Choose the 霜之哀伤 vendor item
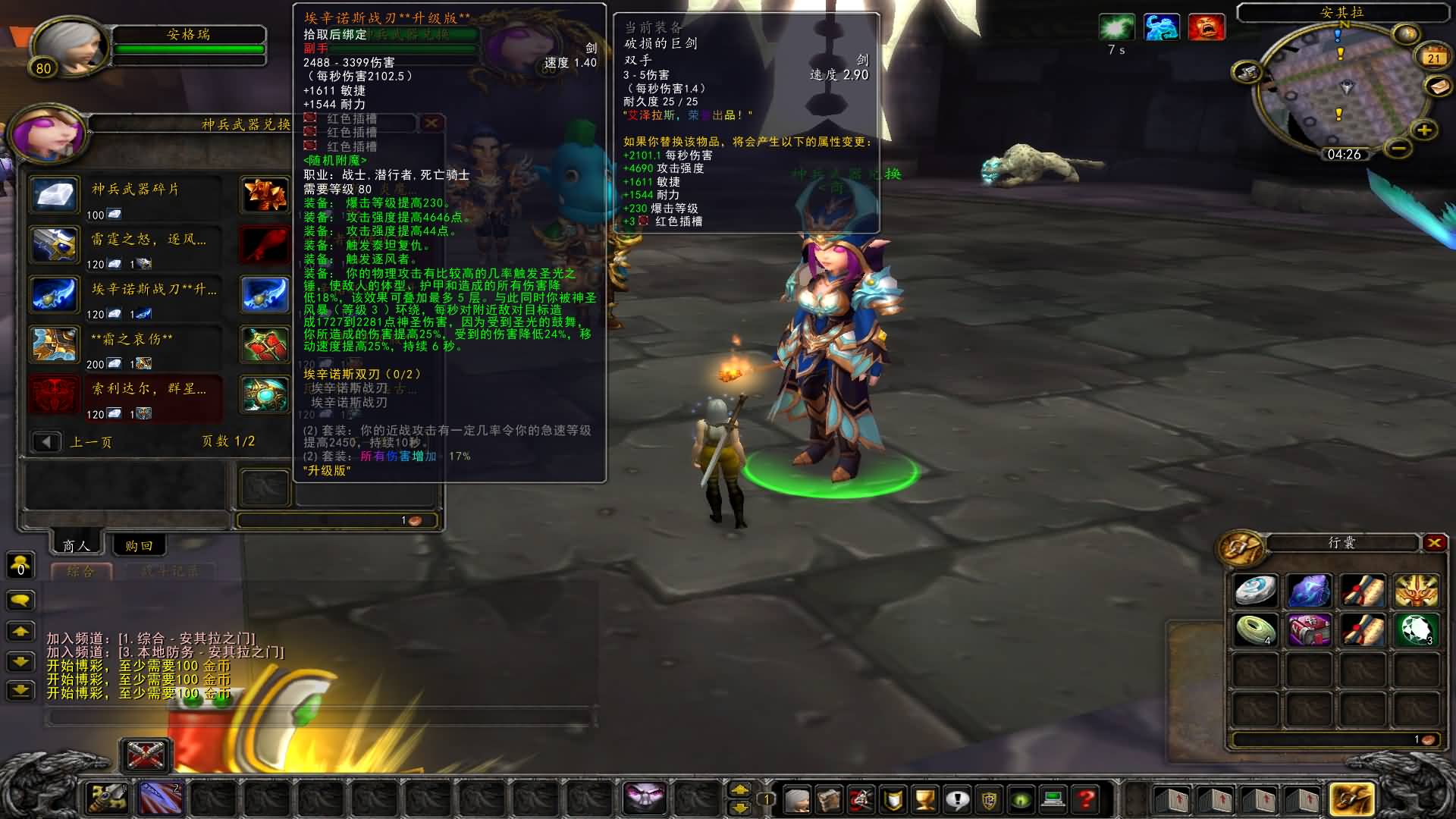 [x=55, y=345]
